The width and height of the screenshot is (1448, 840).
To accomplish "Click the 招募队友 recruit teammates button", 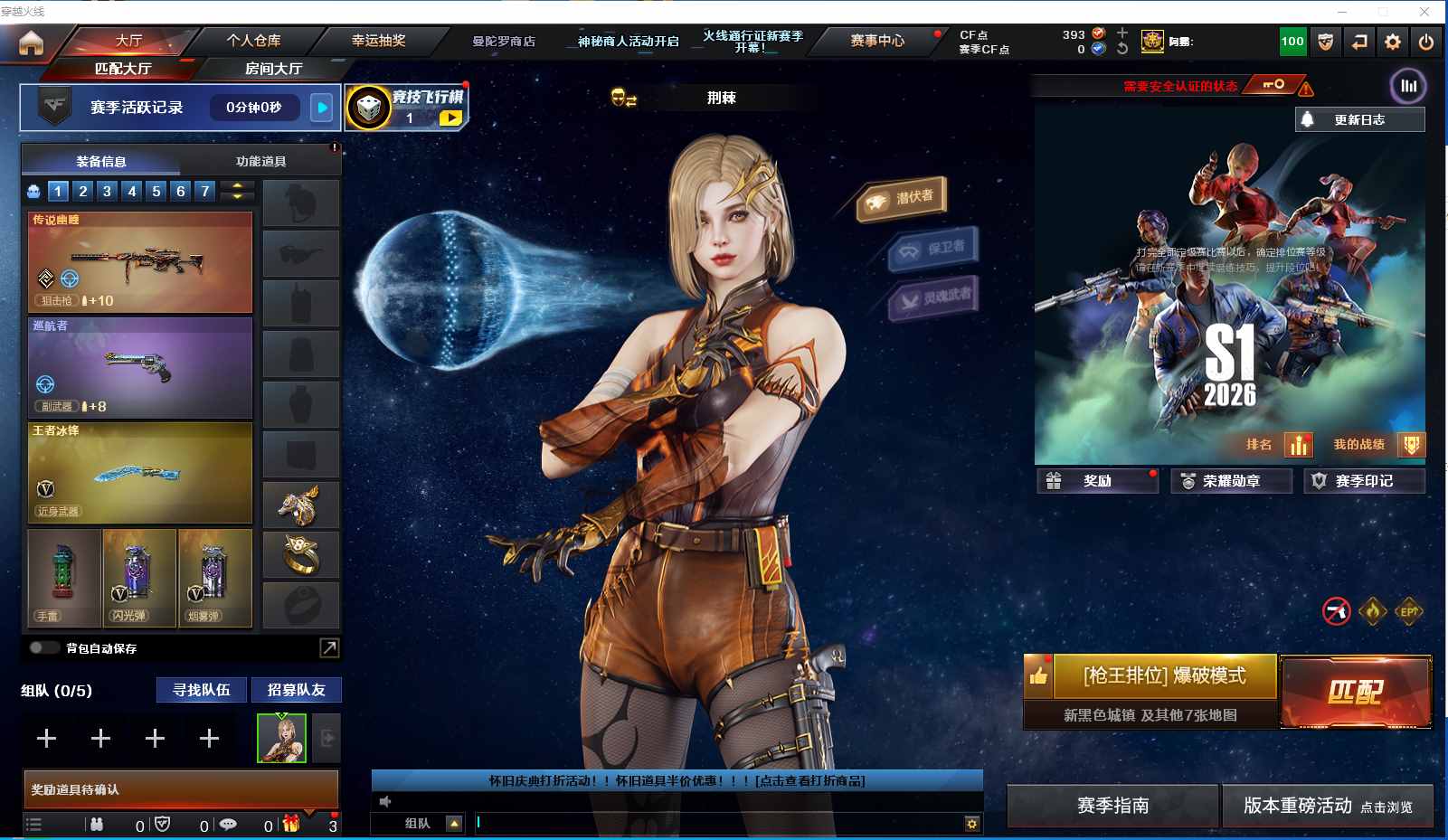I will tap(296, 690).
